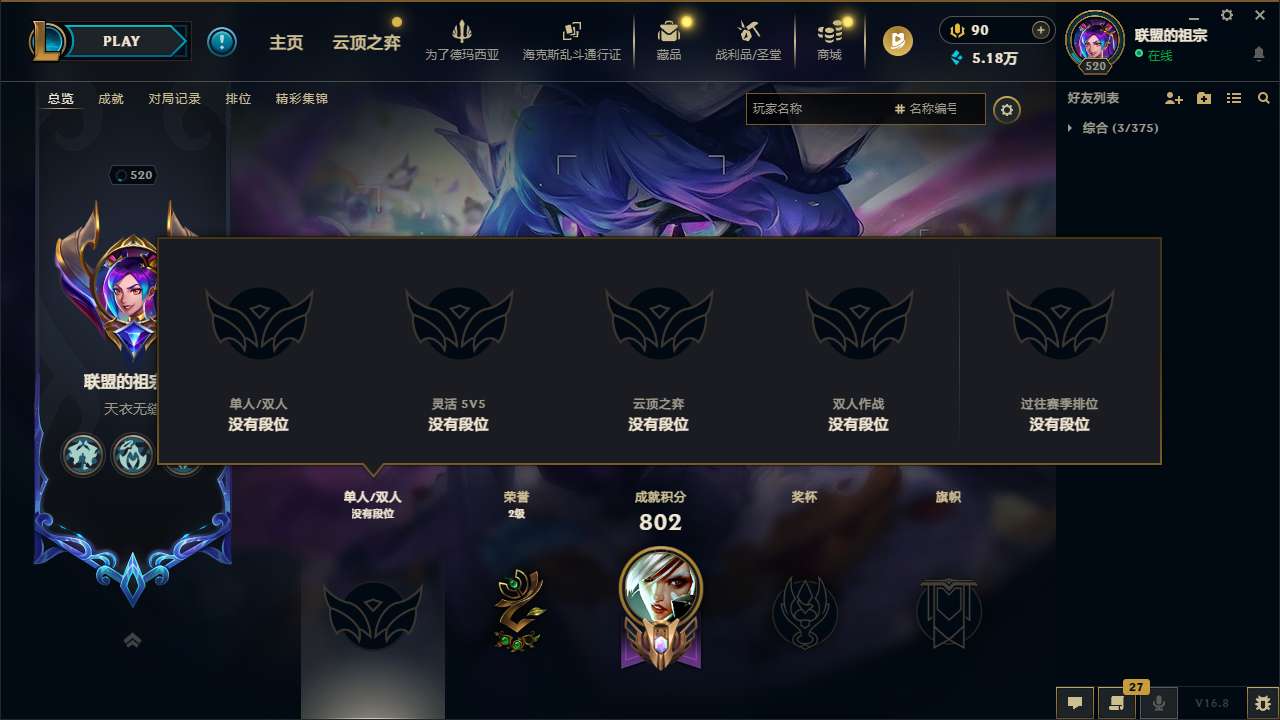Open the chat bubble icon bottom right
This screenshot has width=1280, height=720.
click(x=1074, y=703)
